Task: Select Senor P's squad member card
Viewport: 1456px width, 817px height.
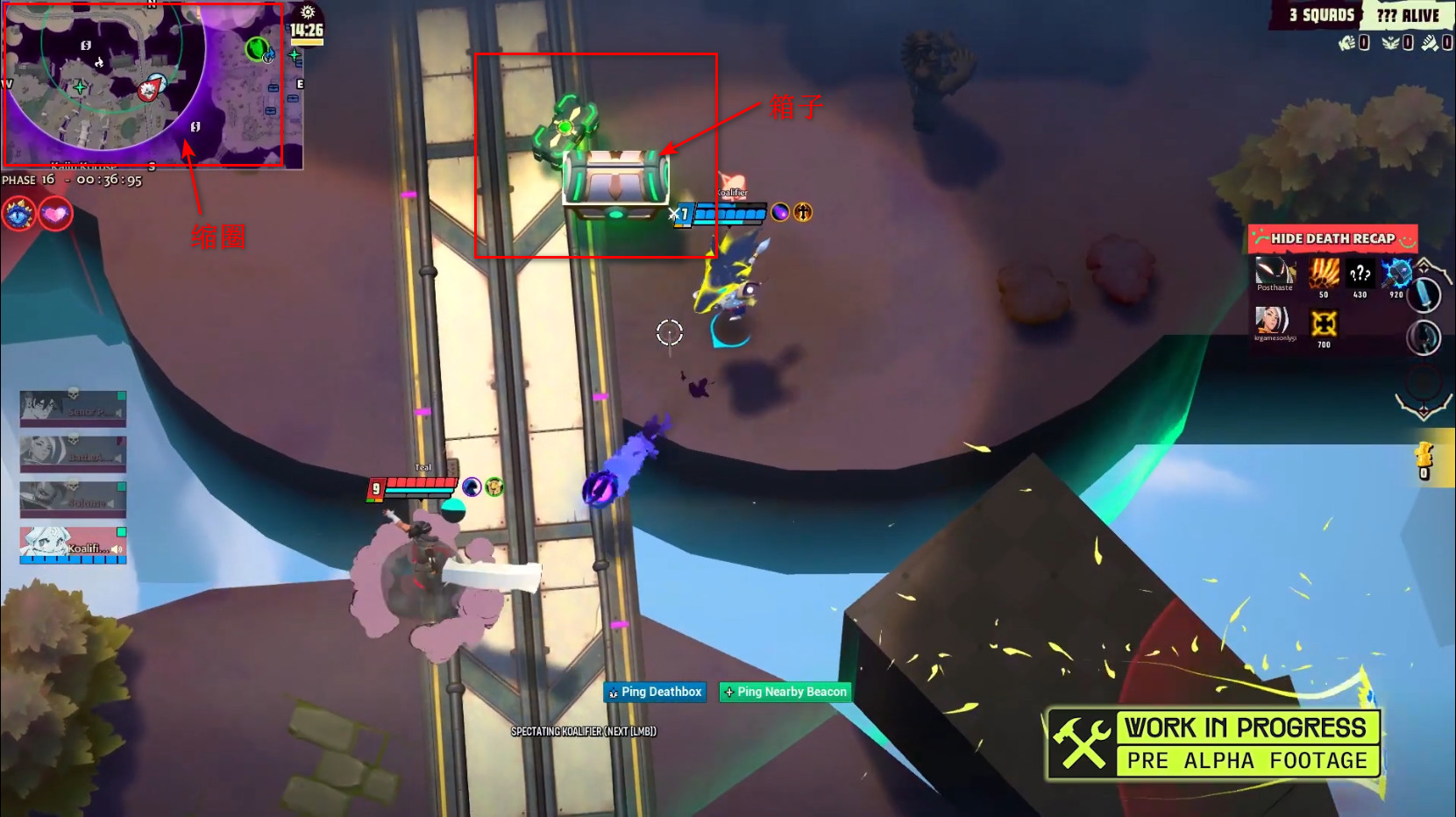Action: coord(74,408)
